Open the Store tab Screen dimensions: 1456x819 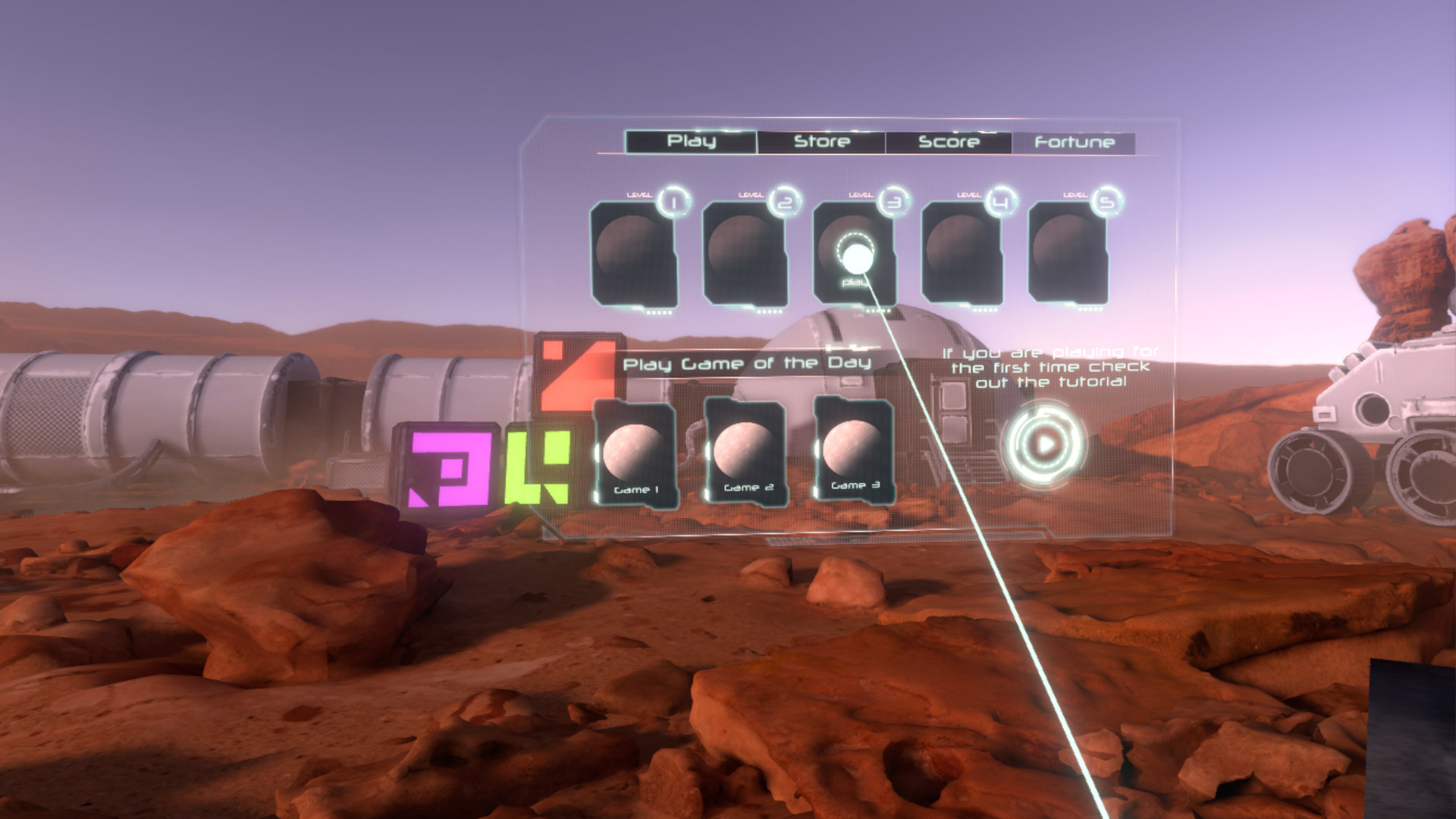(x=821, y=142)
